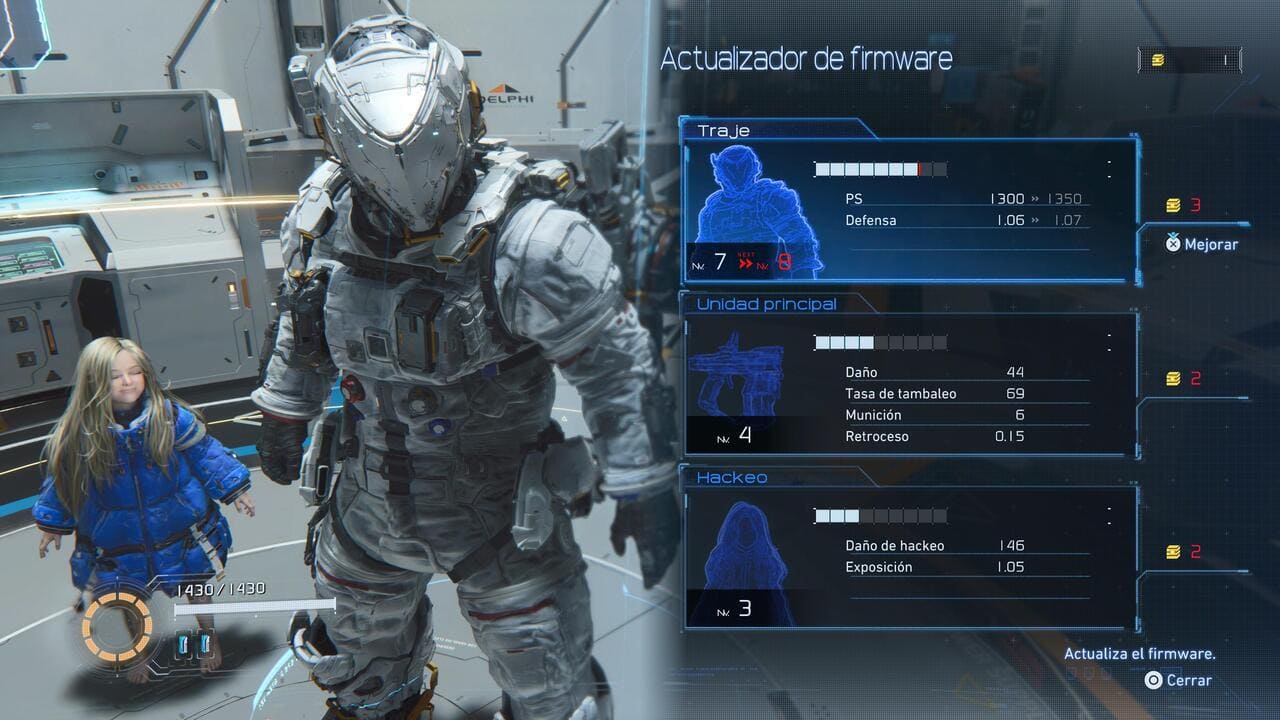Open the Hackeo upgrade panel

(x=910, y=558)
